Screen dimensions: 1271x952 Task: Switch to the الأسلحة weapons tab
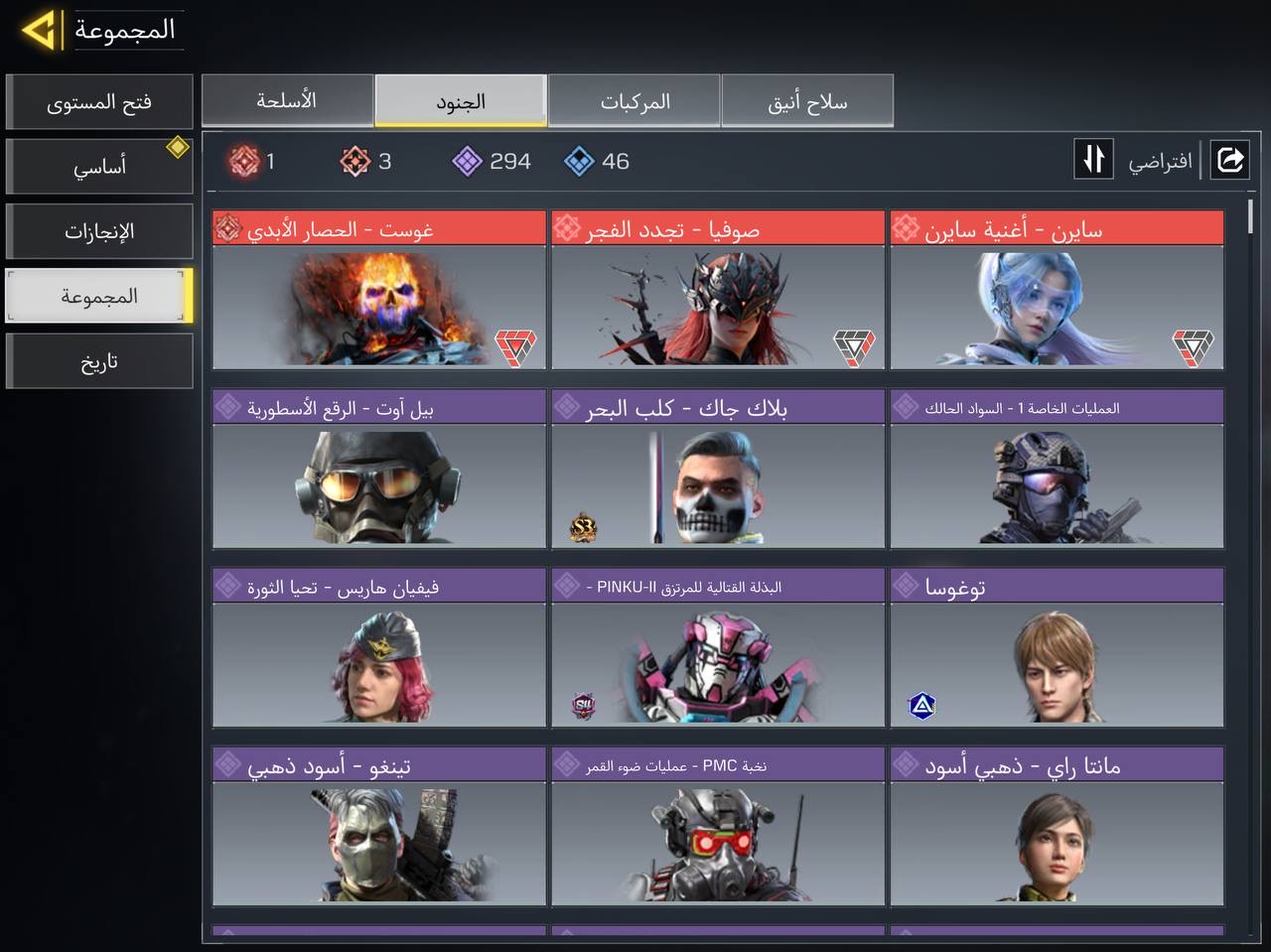[287, 101]
